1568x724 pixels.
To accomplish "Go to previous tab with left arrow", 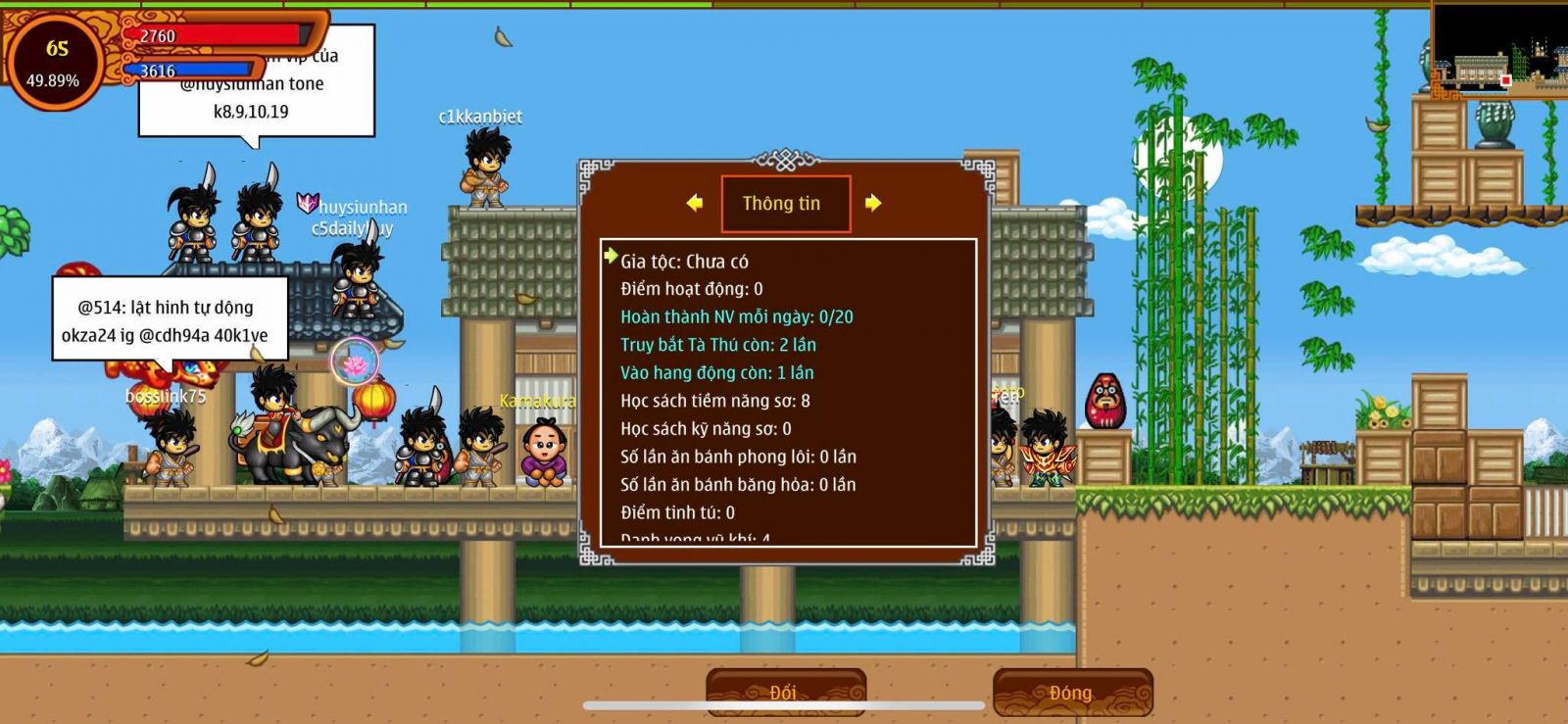I will 695,203.
